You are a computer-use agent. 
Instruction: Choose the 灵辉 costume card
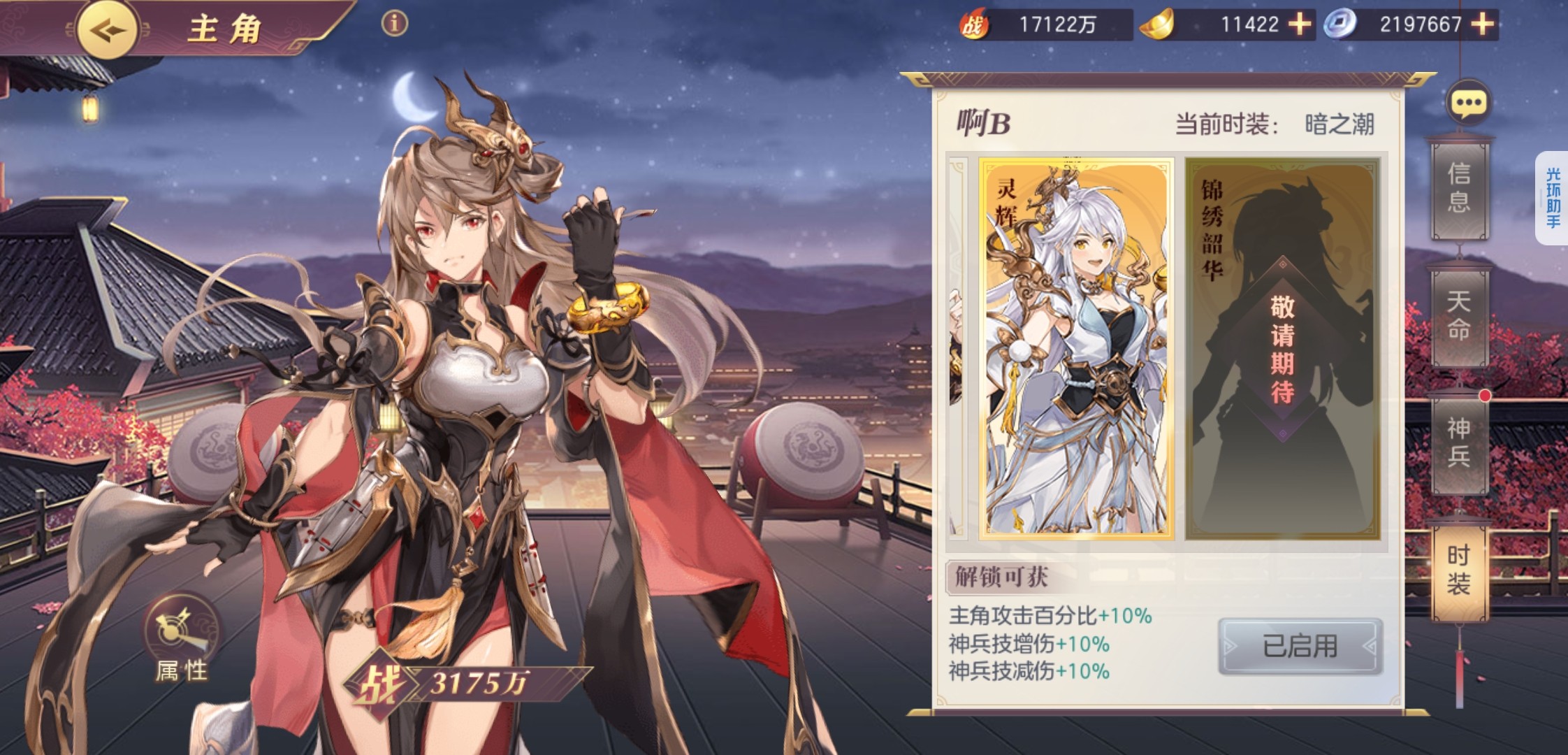click(x=1075, y=348)
